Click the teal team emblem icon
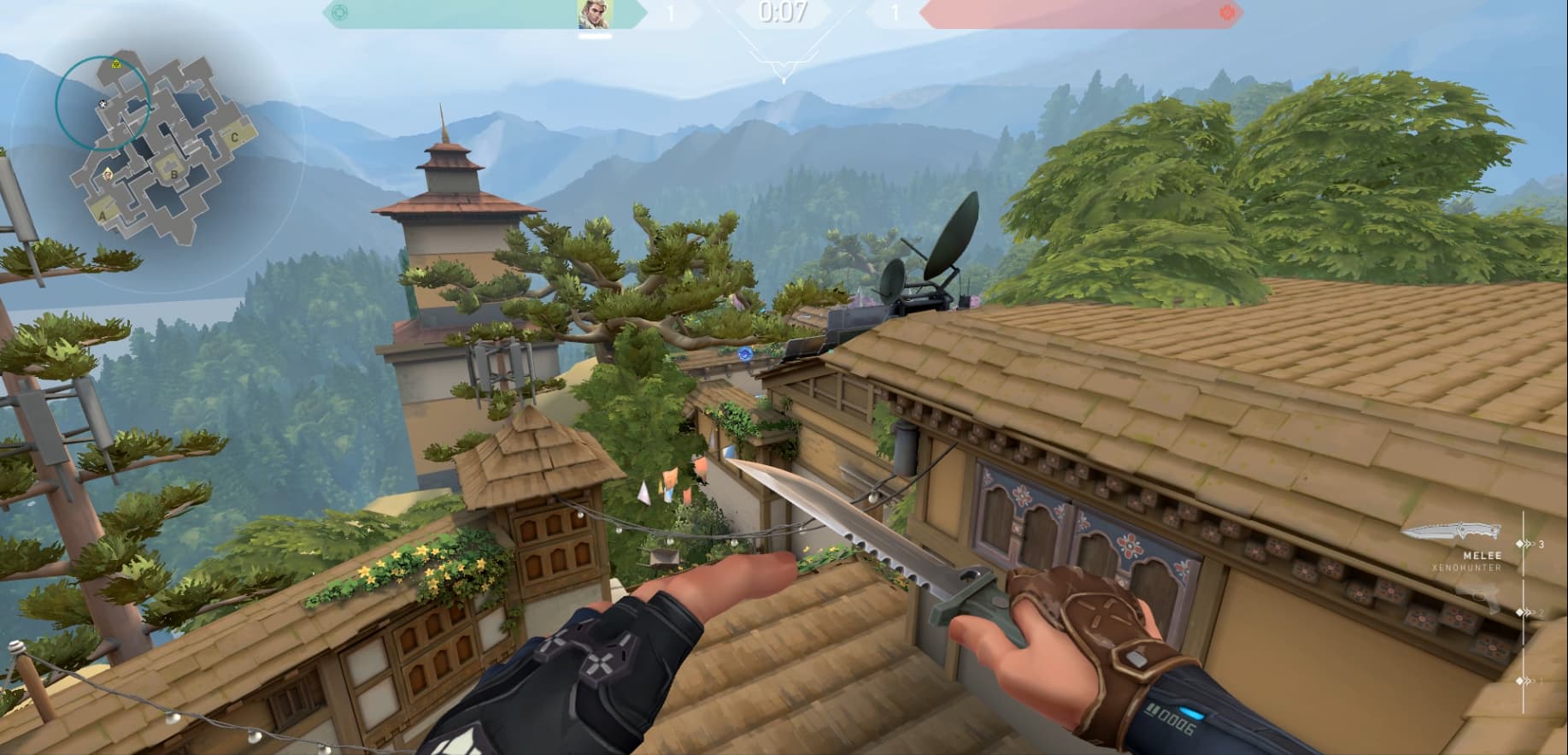This screenshot has width=1568, height=755. [x=340, y=13]
